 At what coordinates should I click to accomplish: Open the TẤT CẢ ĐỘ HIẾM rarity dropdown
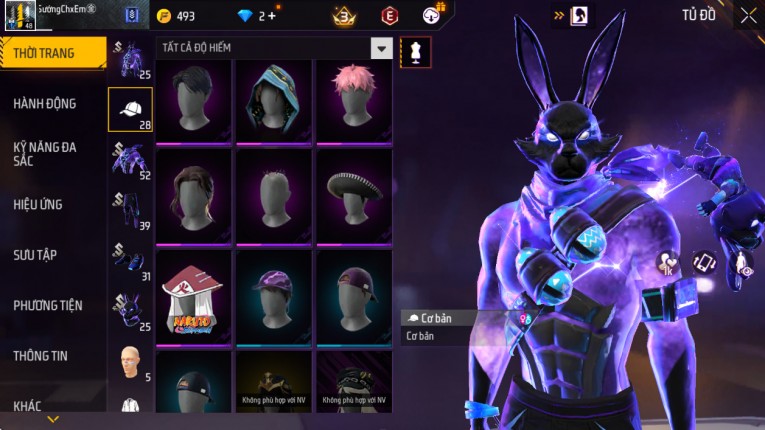[x=381, y=48]
